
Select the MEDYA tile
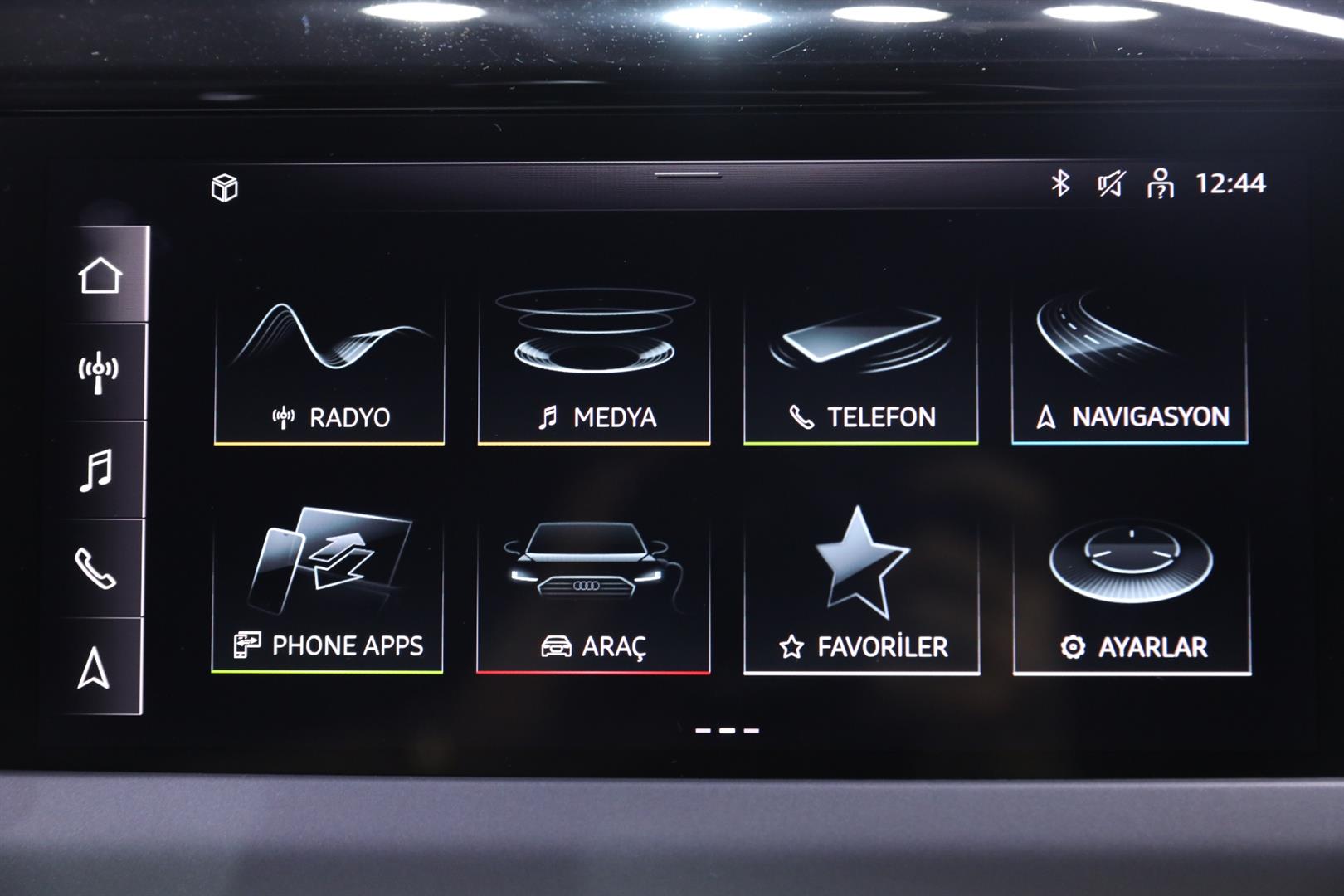(594, 369)
